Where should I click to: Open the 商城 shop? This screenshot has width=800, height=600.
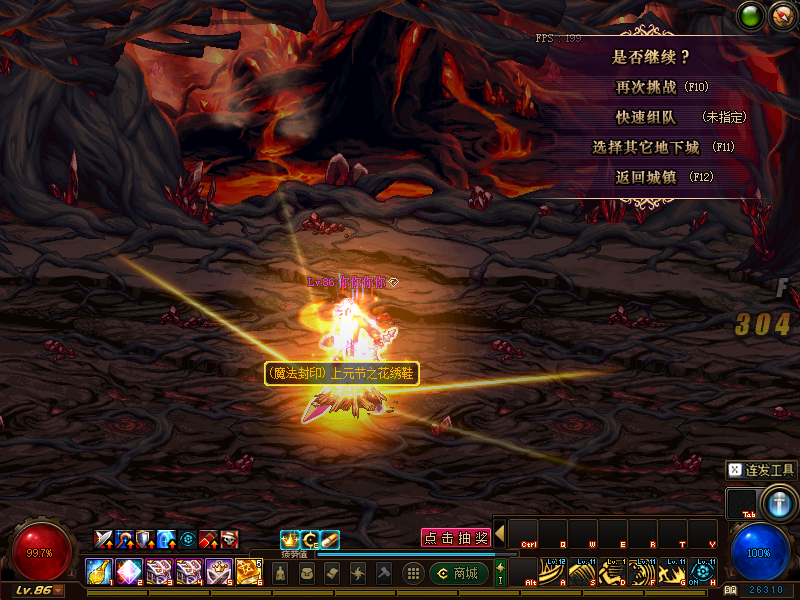point(458,573)
